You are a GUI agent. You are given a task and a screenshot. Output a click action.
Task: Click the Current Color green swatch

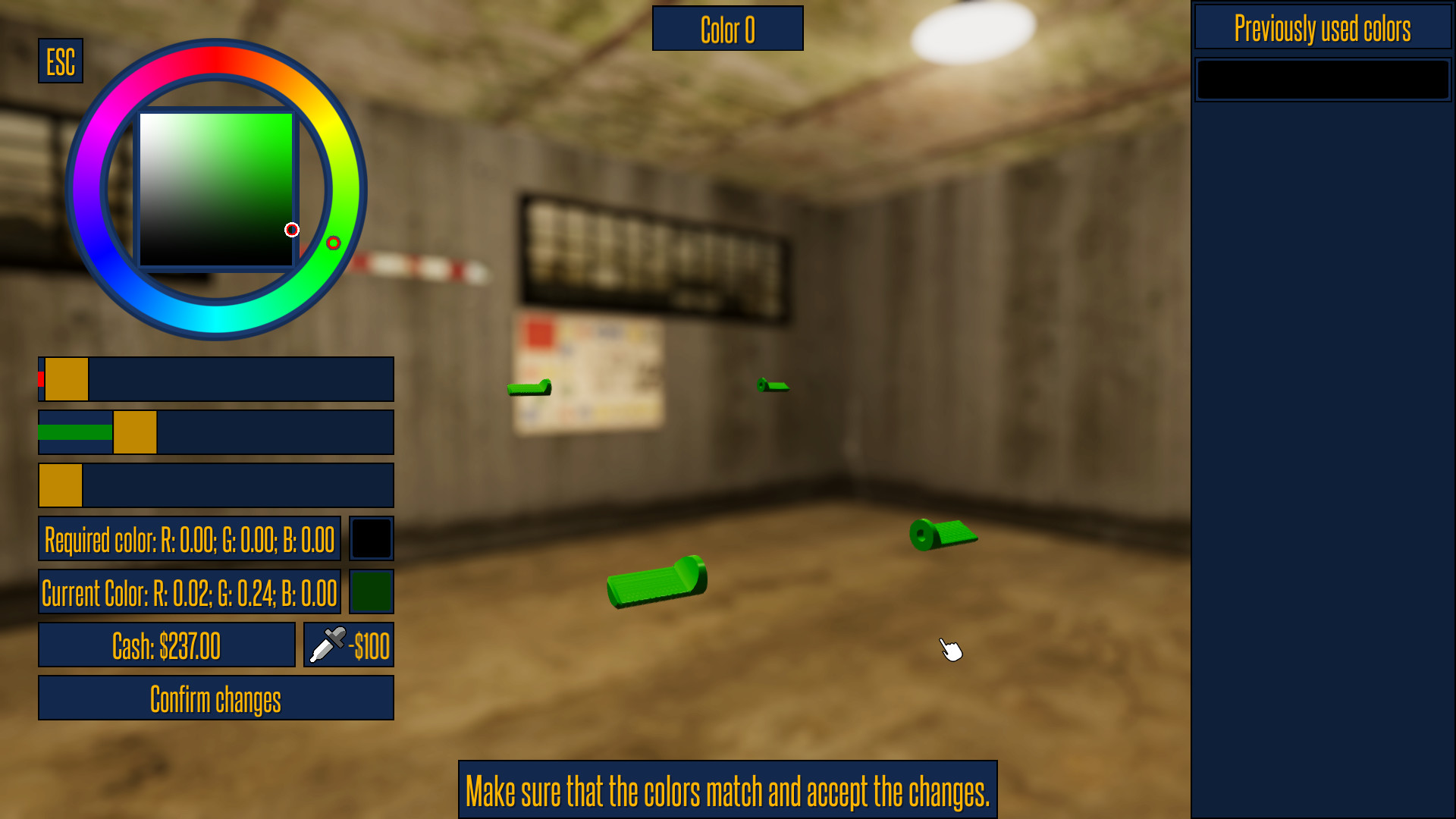(371, 591)
